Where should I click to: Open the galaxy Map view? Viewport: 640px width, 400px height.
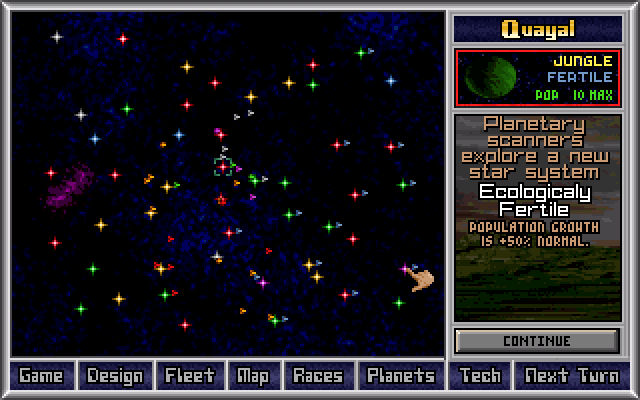click(x=252, y=376)
